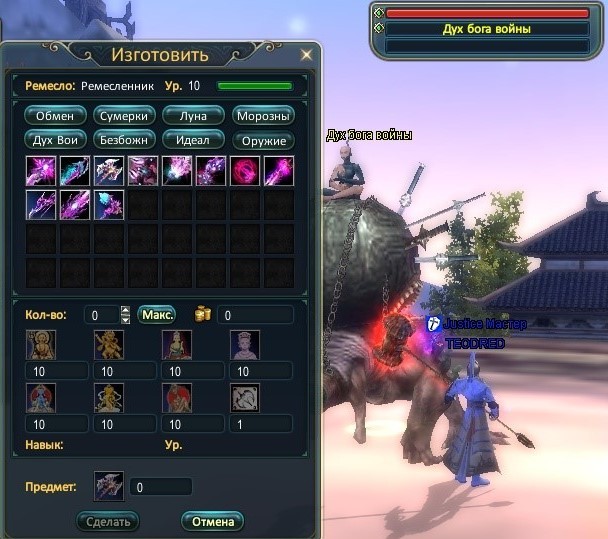Click the Макс. quantity button
608x539 pixels.
pos(157,315)
